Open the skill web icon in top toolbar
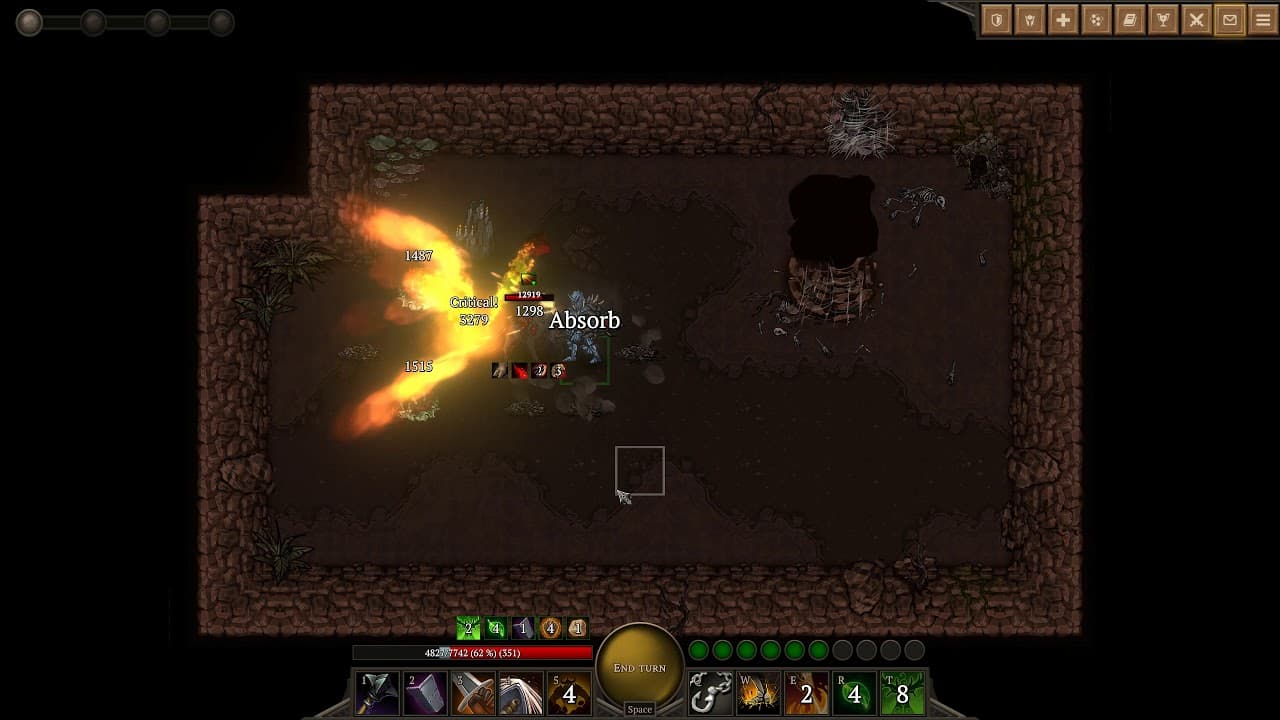 [1098, 20]
